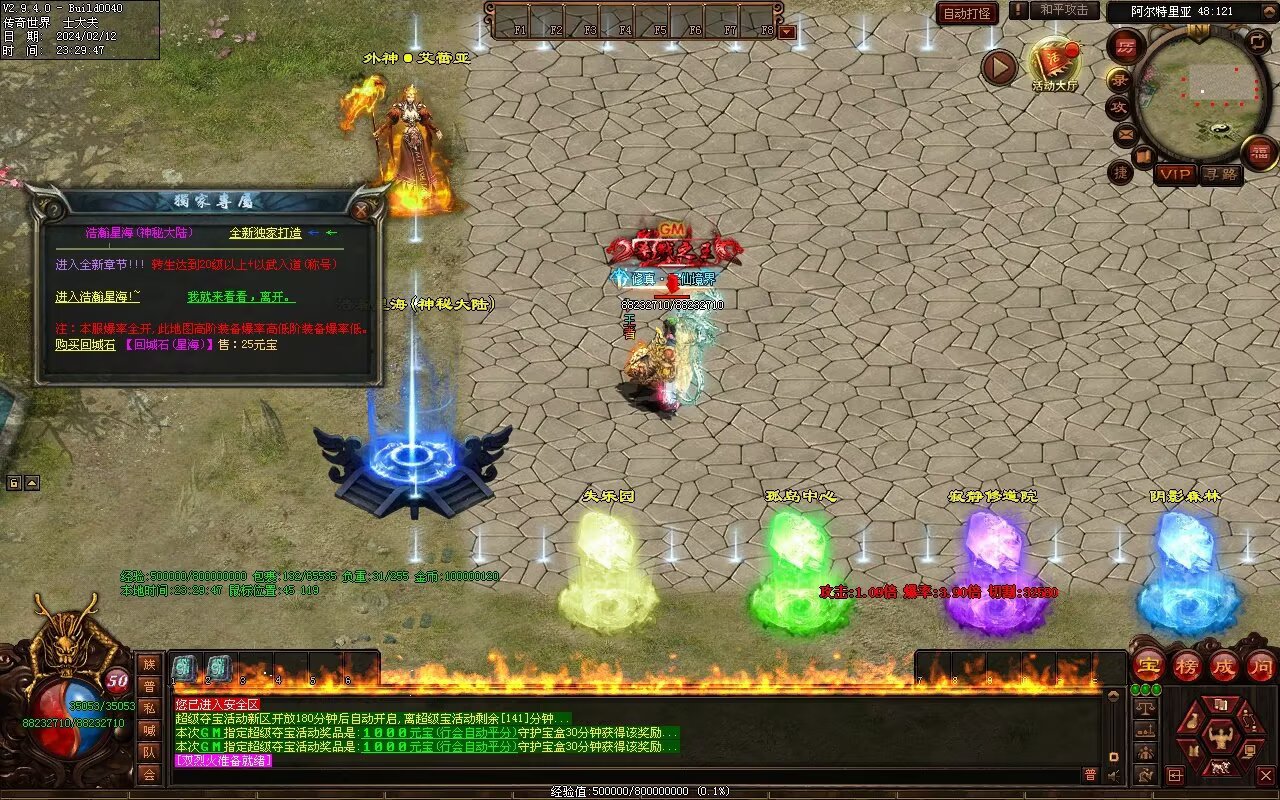The image size is (1280, 800).
Task: Use the rune stone in hotbar slot 1
Action: [x=185, y=669]
